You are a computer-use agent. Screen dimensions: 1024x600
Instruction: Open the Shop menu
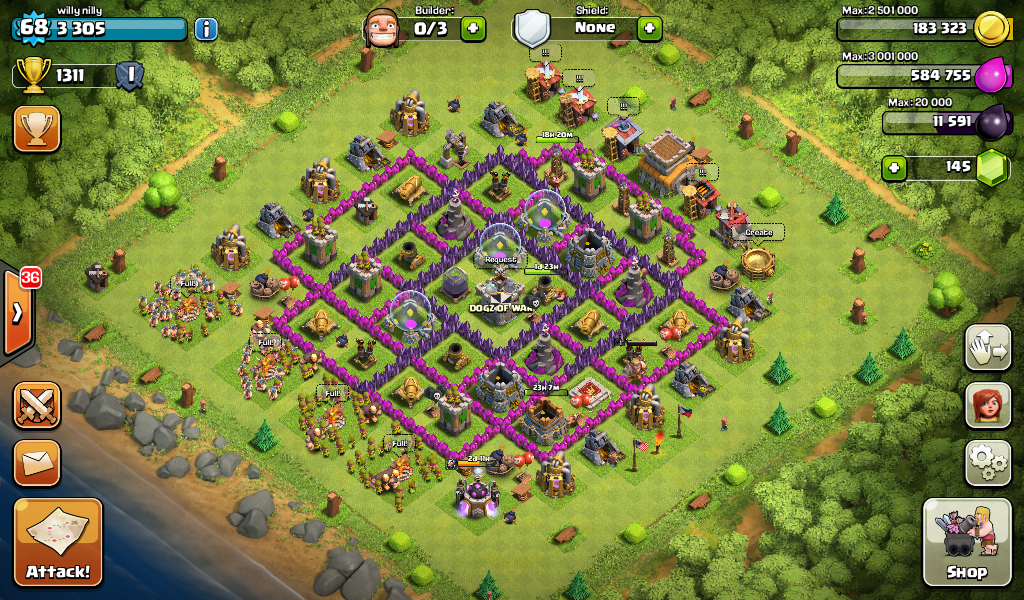click(966, 541)
